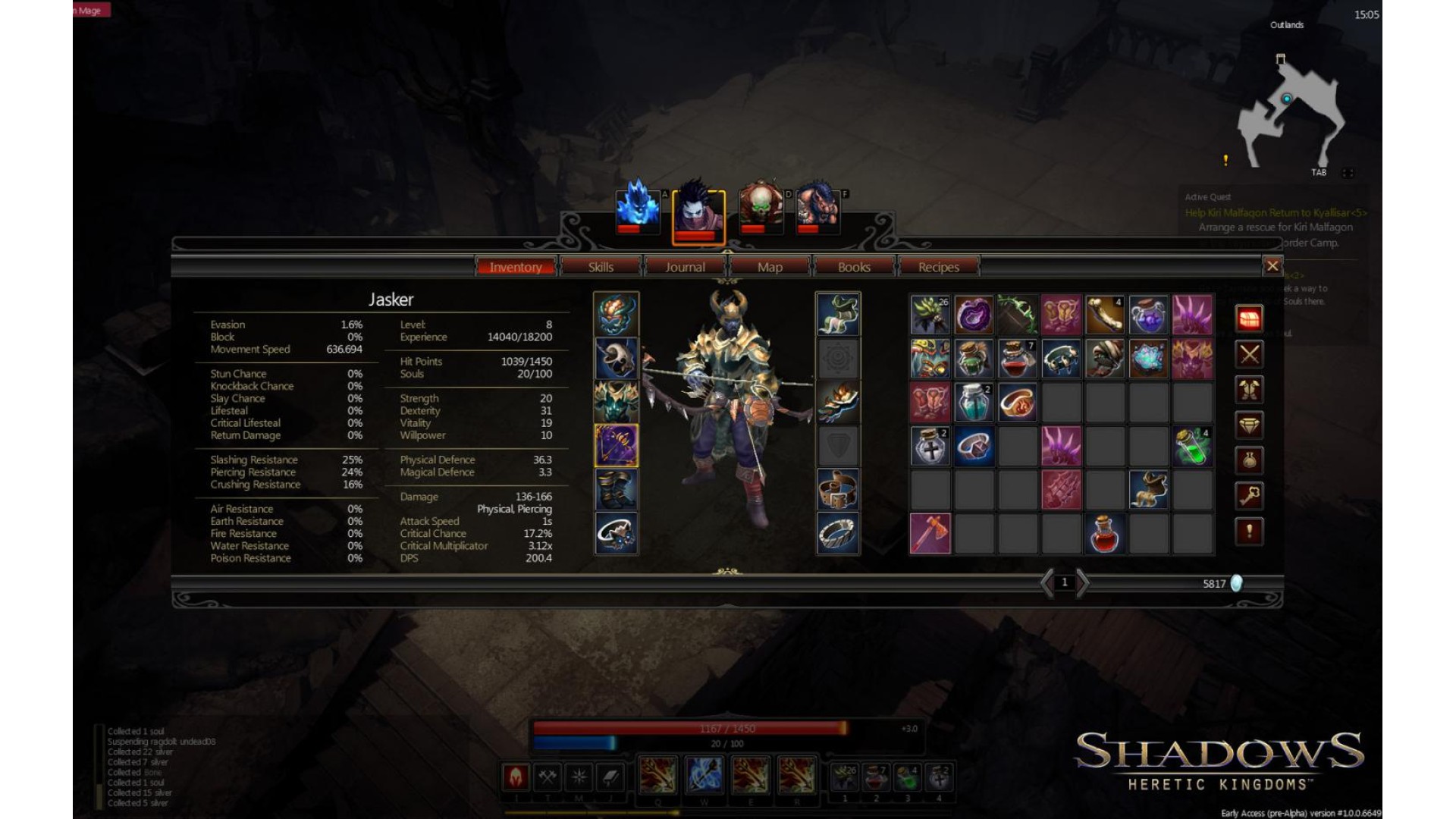Go to next inventory page arrow
This screenshot has height=819, width=1456.
click(x=1083, y=583)
